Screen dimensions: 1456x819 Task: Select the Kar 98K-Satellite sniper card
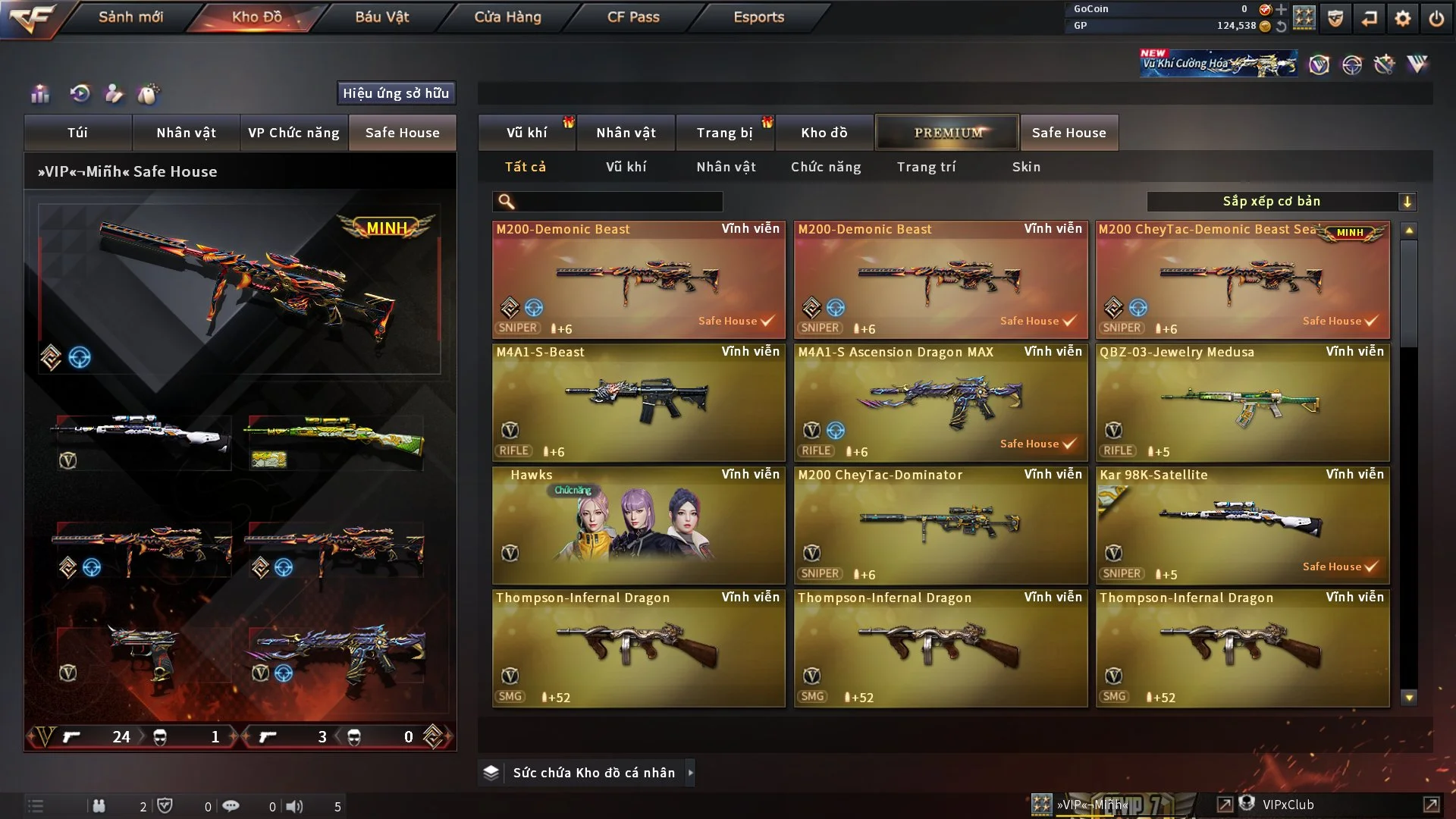pyautogui.click(x=1242, y=526)
